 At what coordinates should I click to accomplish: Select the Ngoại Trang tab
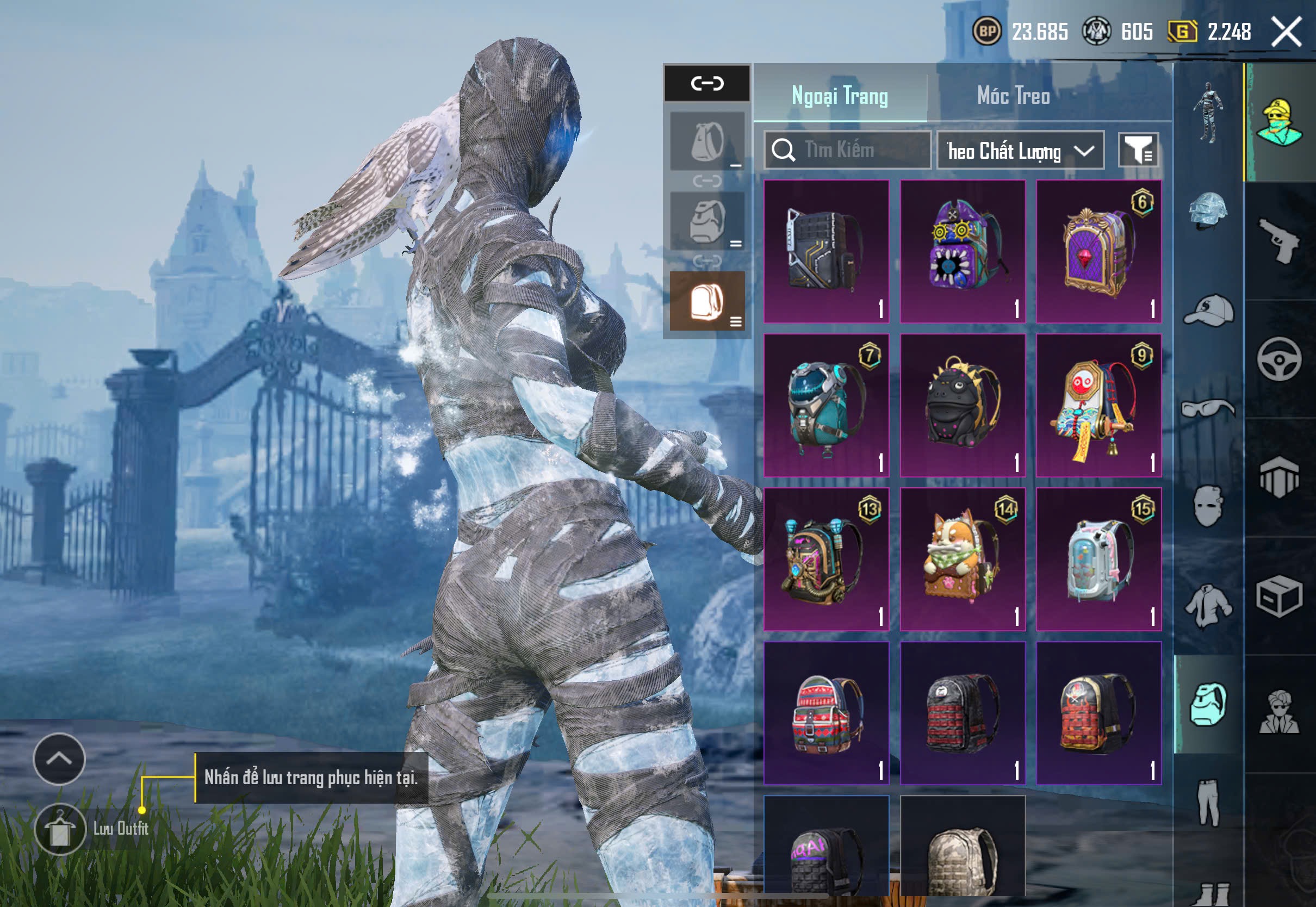click(839, 96)
